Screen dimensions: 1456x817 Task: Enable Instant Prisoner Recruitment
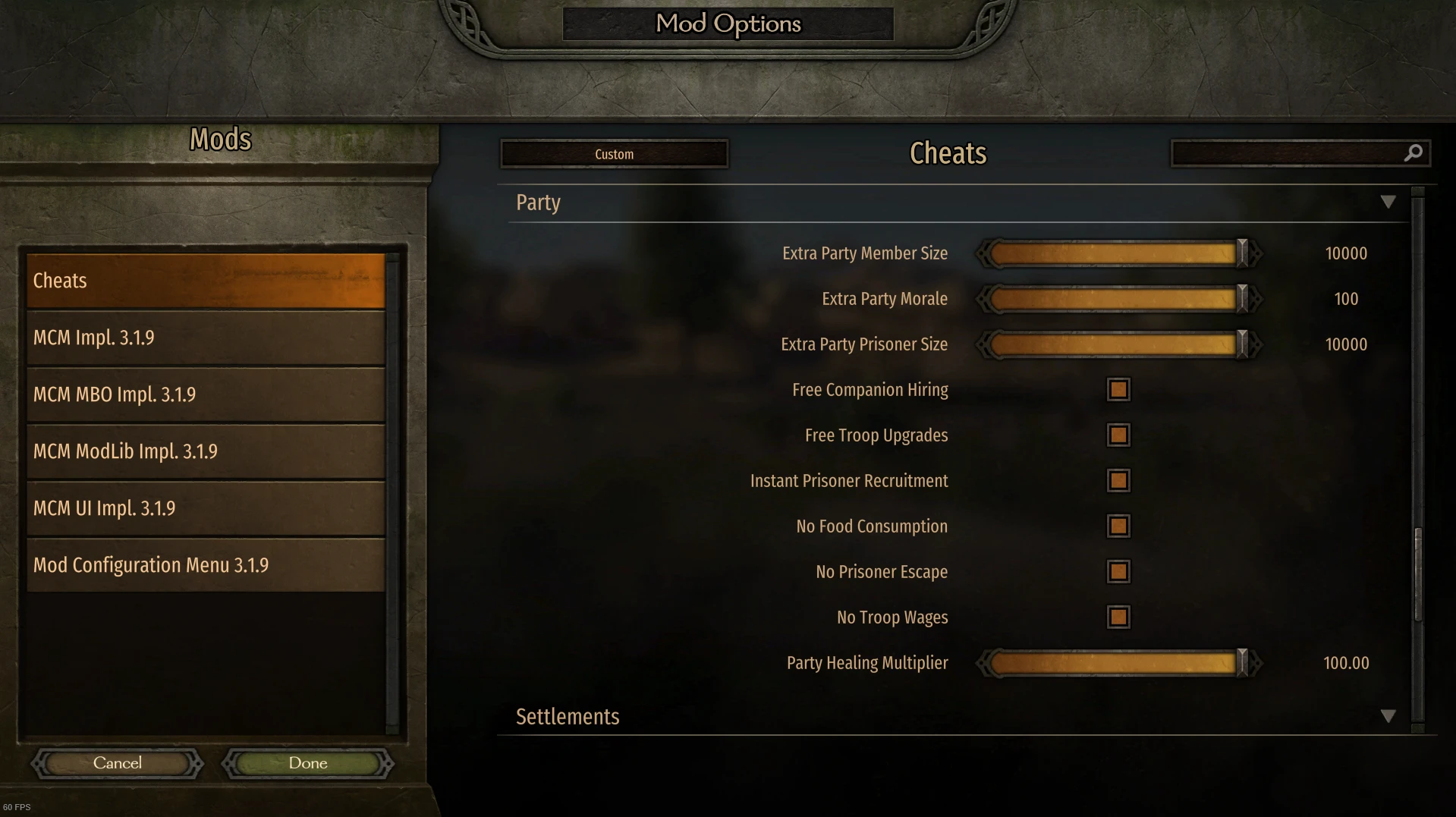point(1118,480)
